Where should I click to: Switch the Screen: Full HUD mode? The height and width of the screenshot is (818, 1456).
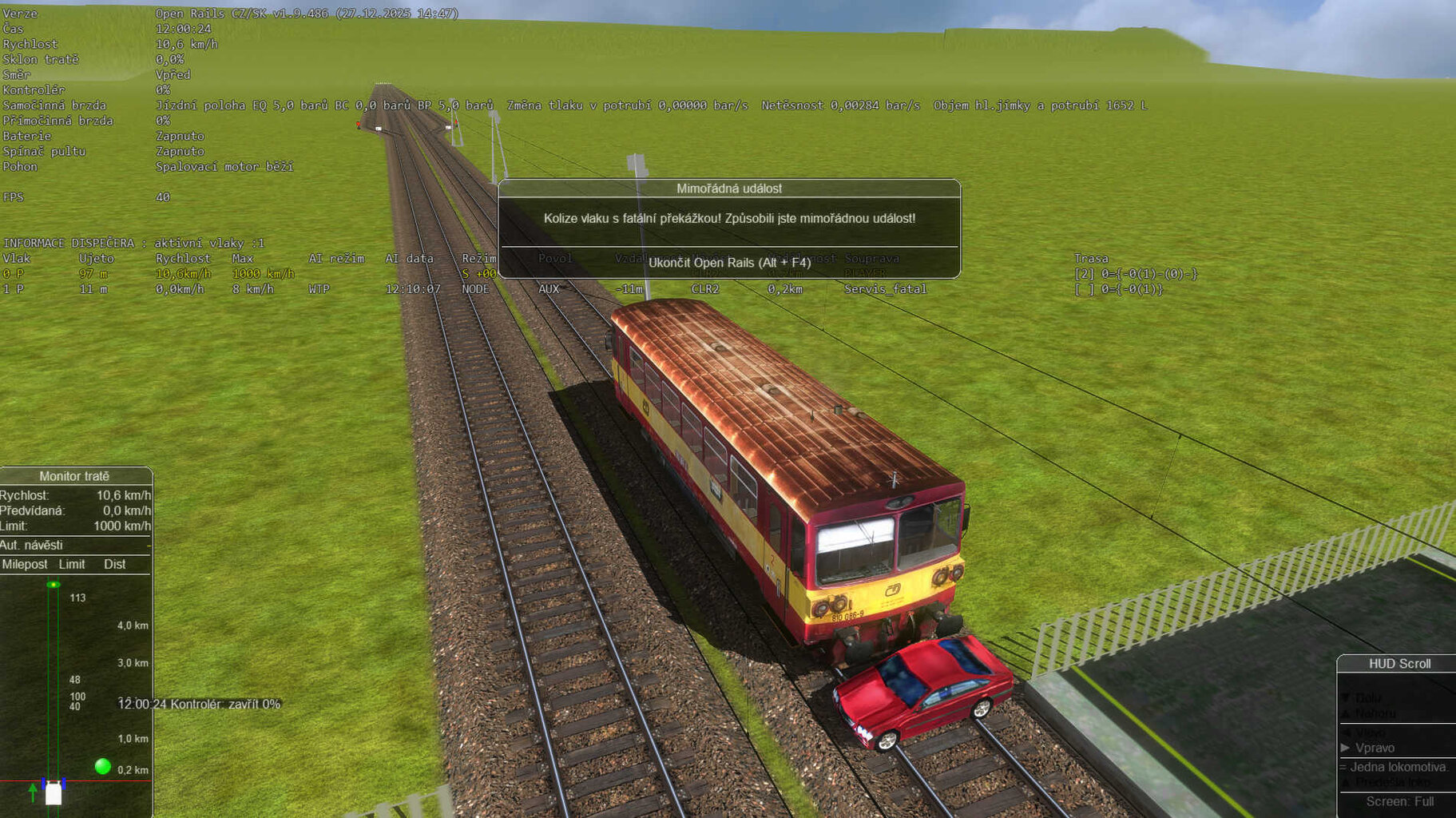point(1399,801)
